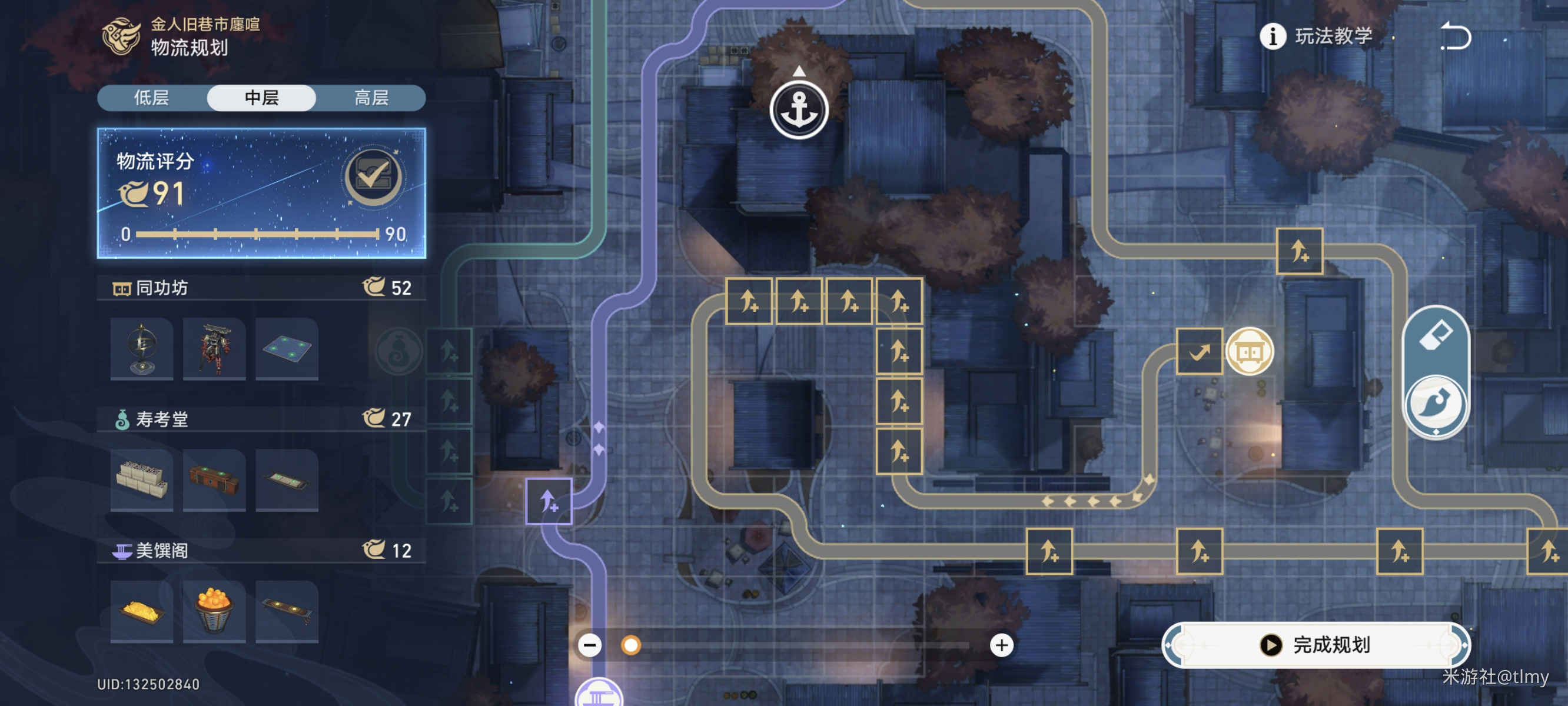Open the 玩法教学 tutorial
Screen dimensions: 1568x706
[1316, 36]
